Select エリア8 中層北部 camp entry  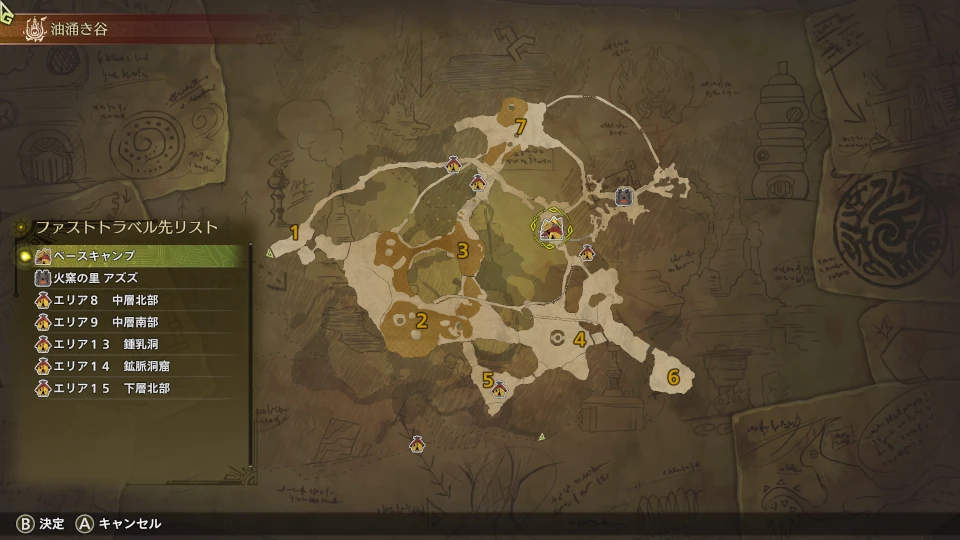click(130, 300)
